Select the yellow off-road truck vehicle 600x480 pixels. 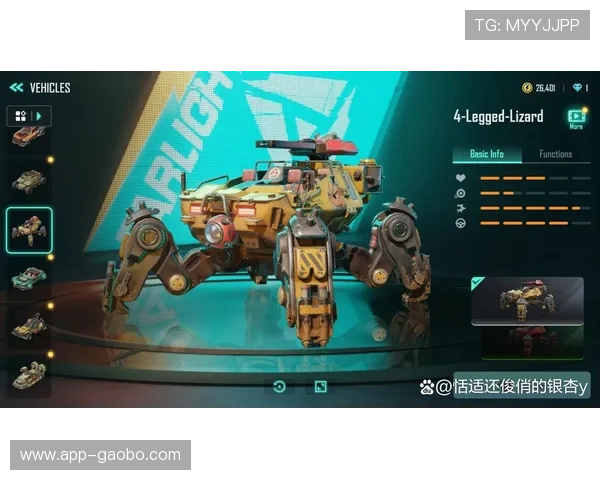coord(29,325)
